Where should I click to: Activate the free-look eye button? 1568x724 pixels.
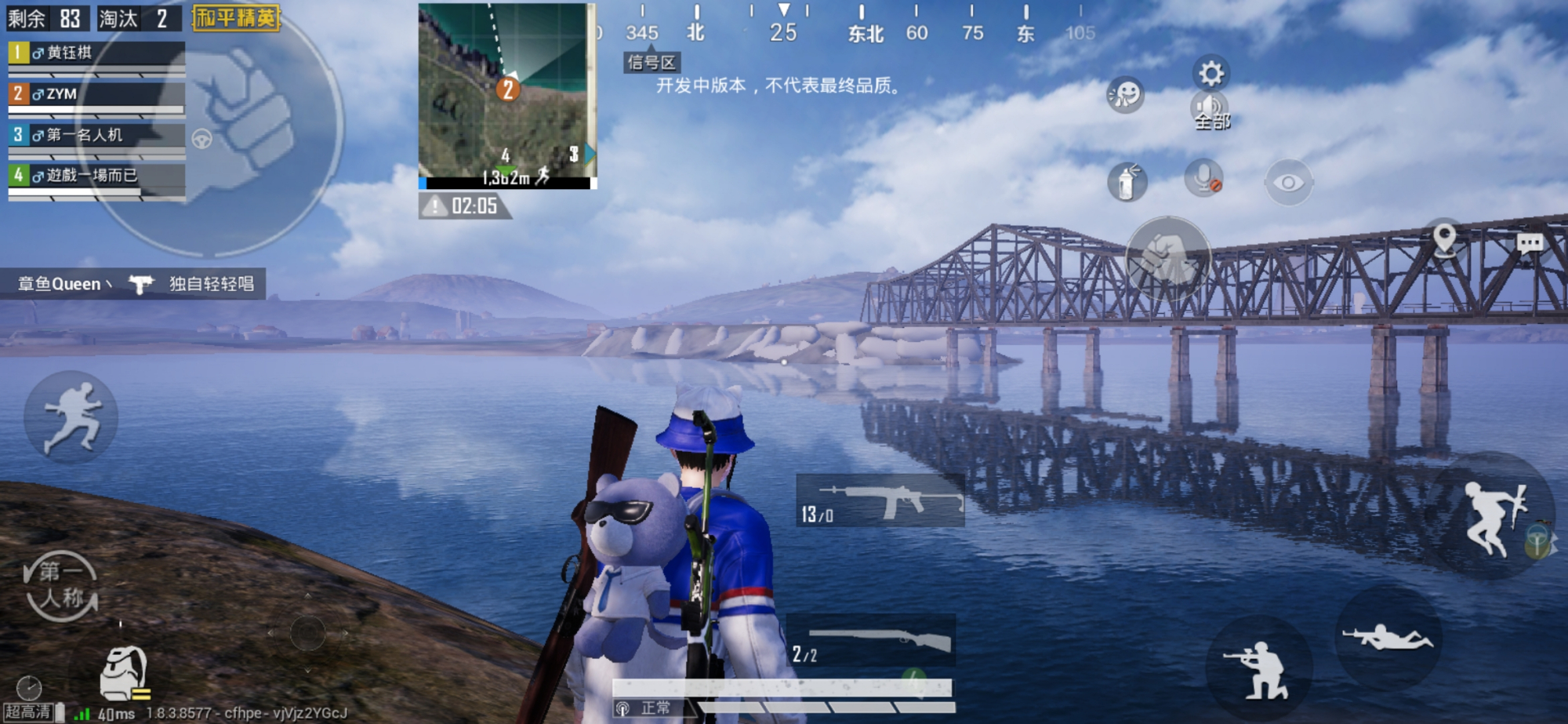[1288, 183]
